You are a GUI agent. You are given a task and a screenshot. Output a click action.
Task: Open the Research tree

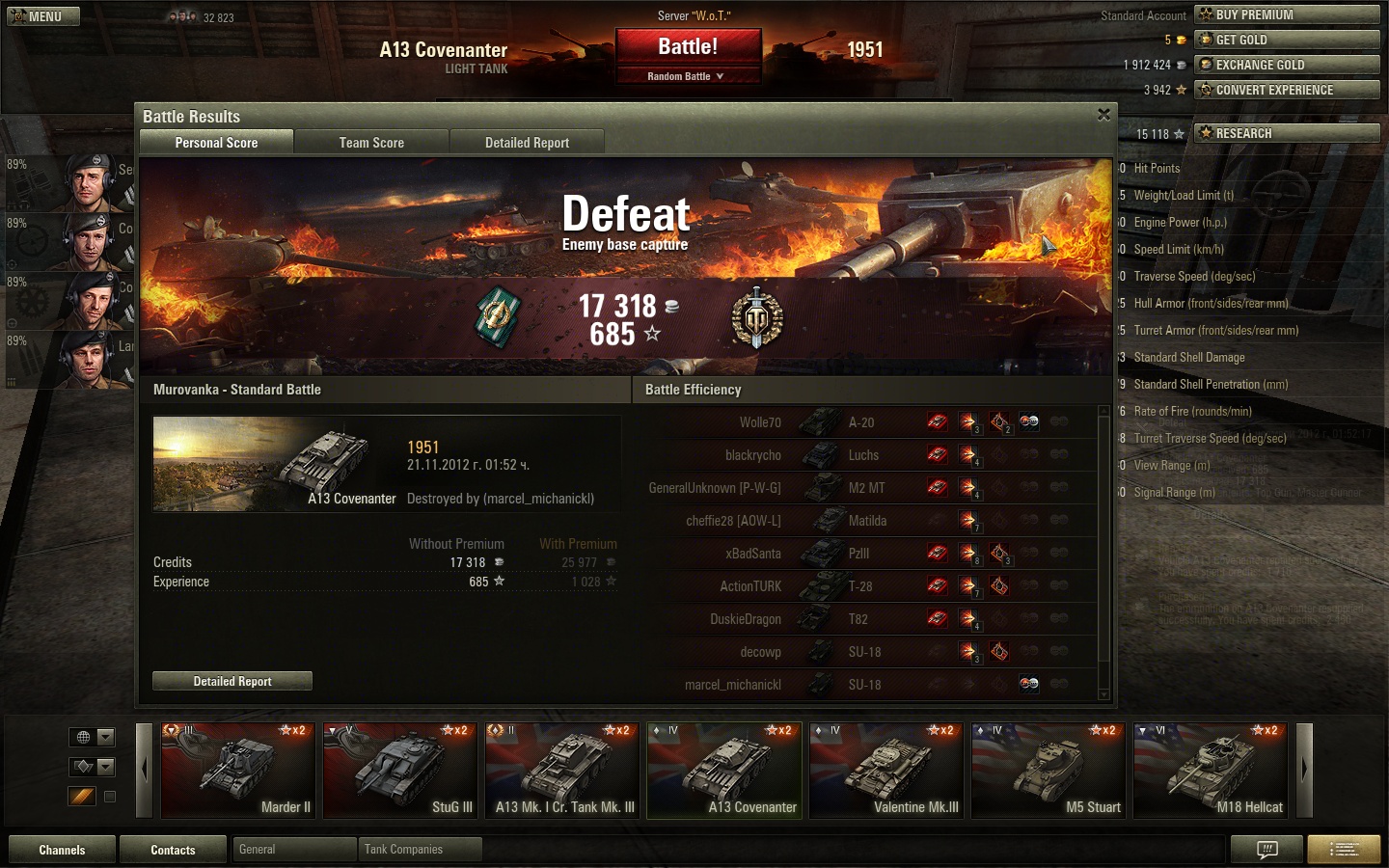point(1287,133)
